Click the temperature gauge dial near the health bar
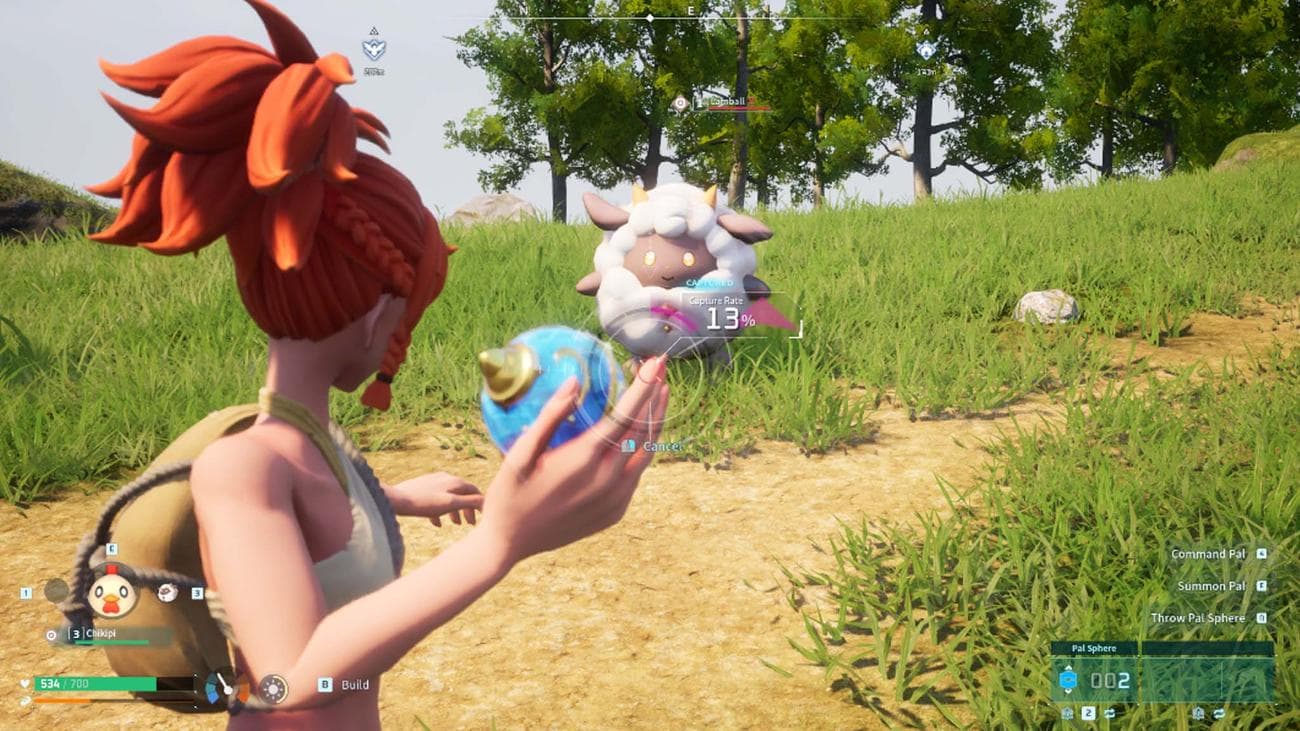This screenshot has height=731, width=1300. point(228,688)
